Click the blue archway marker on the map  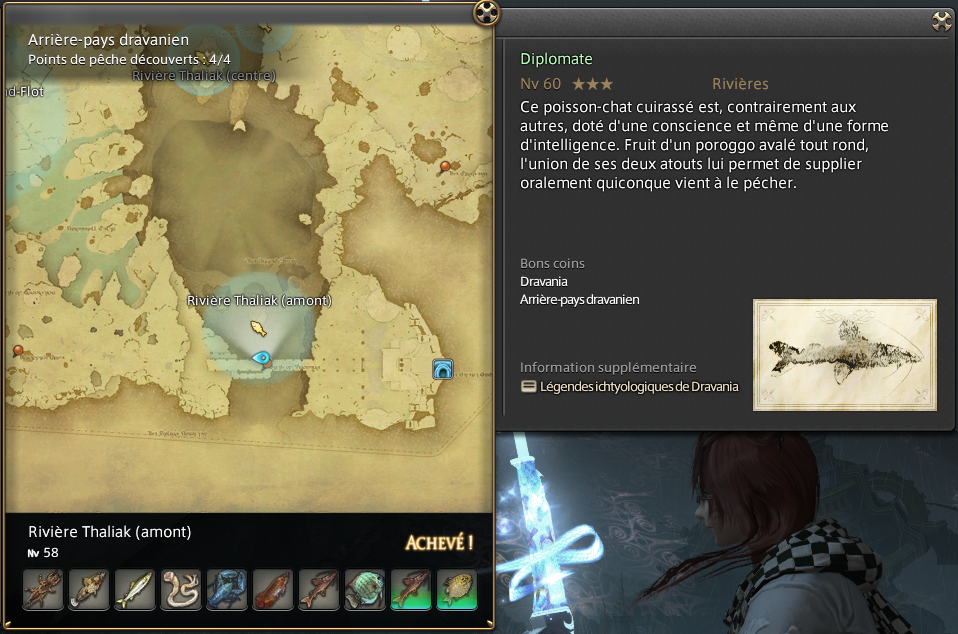tap(442, 370)
